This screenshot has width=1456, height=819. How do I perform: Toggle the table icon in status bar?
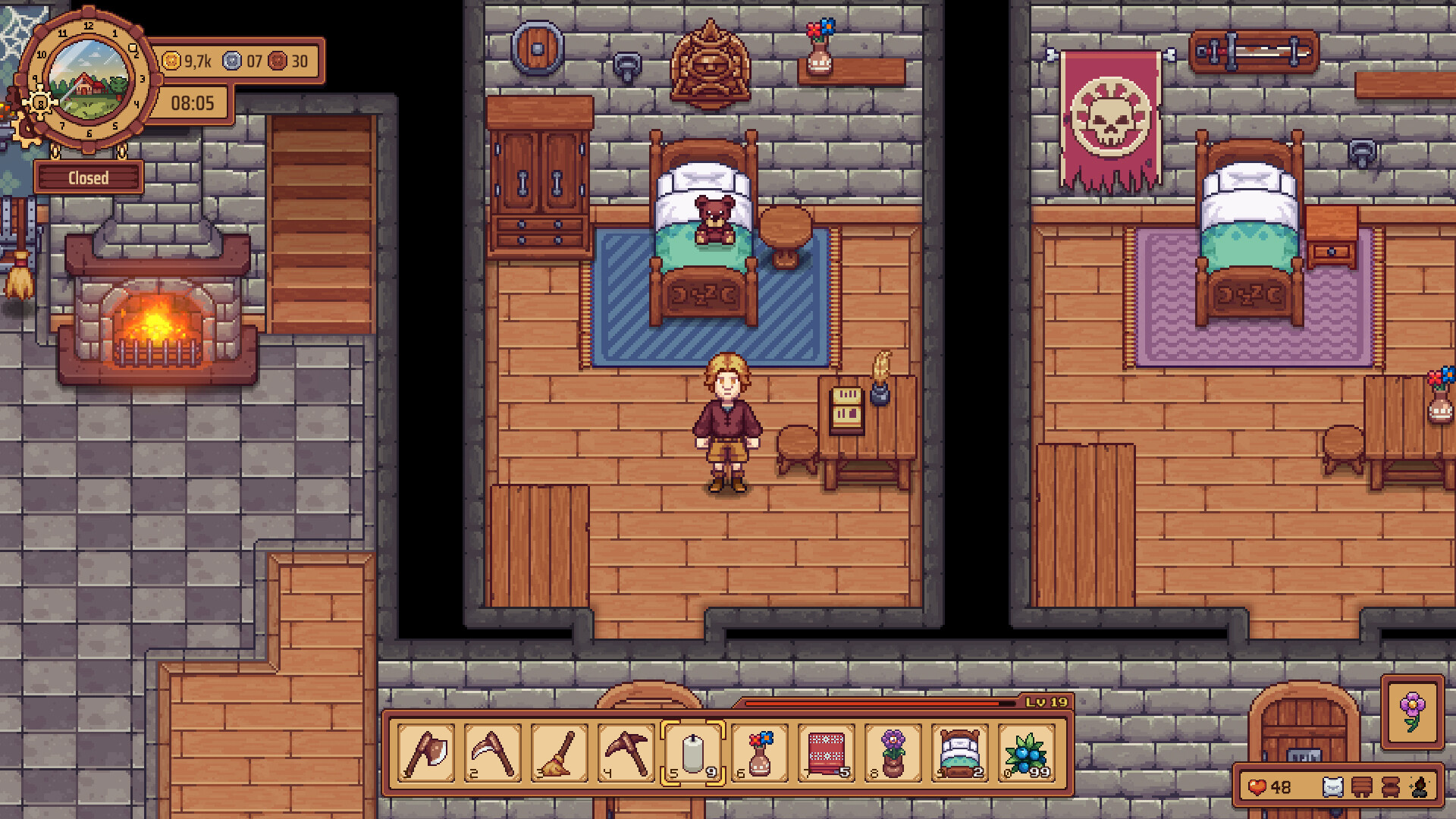pos(1361,789)
